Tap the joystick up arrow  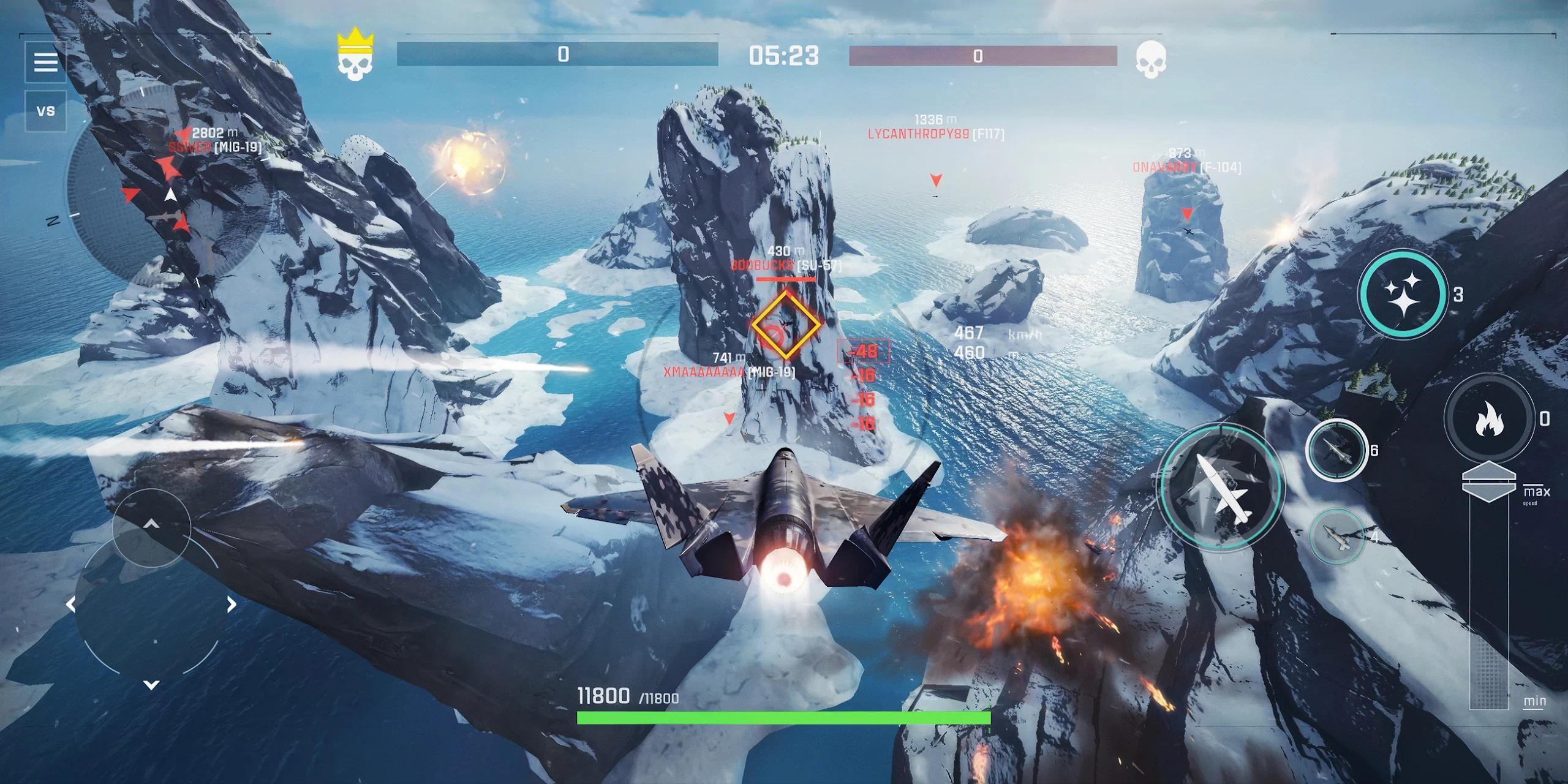click(x=151, y=524)
